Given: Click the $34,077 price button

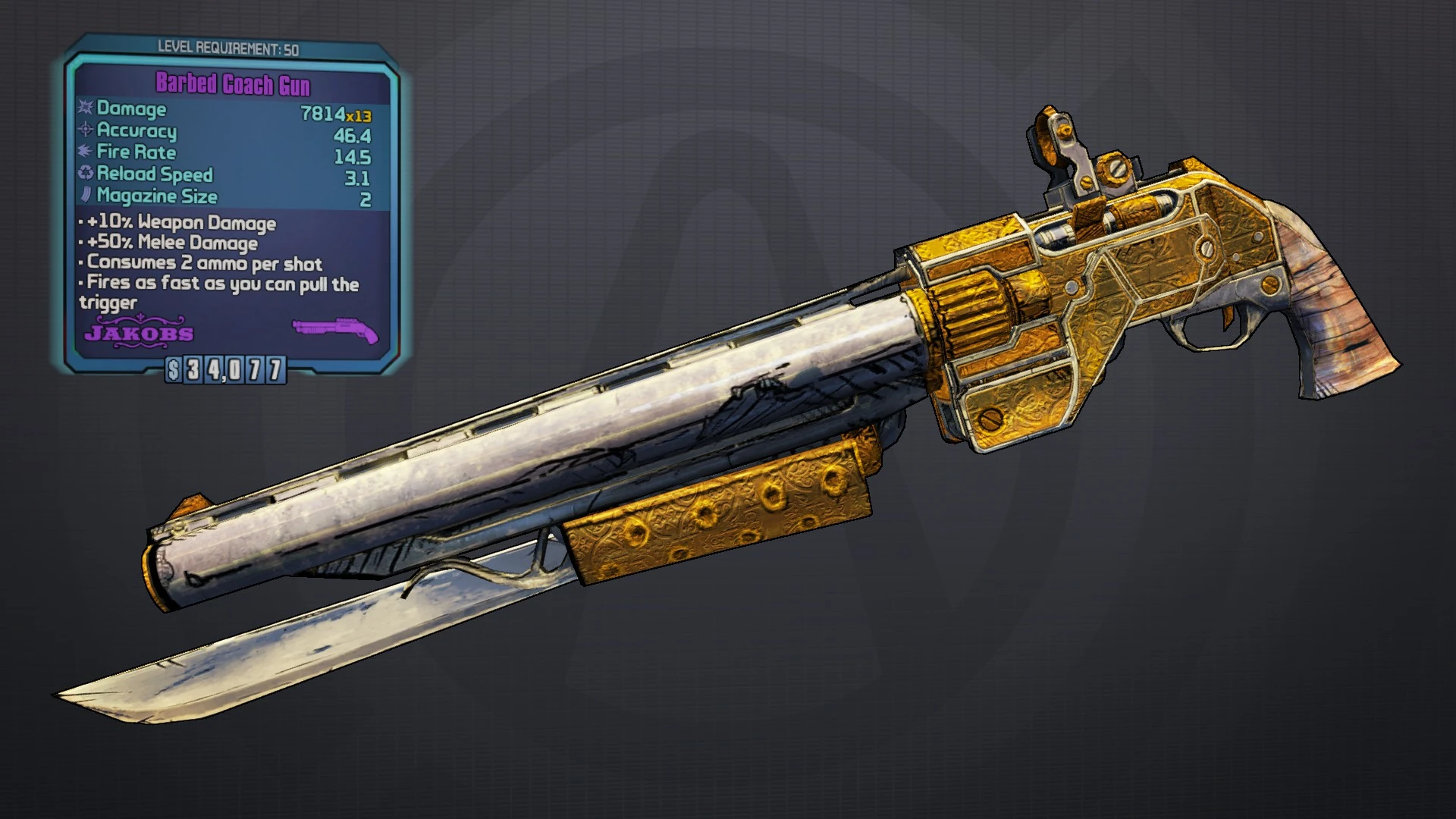Looking at the screenshot, I should (x=225, y=371).
